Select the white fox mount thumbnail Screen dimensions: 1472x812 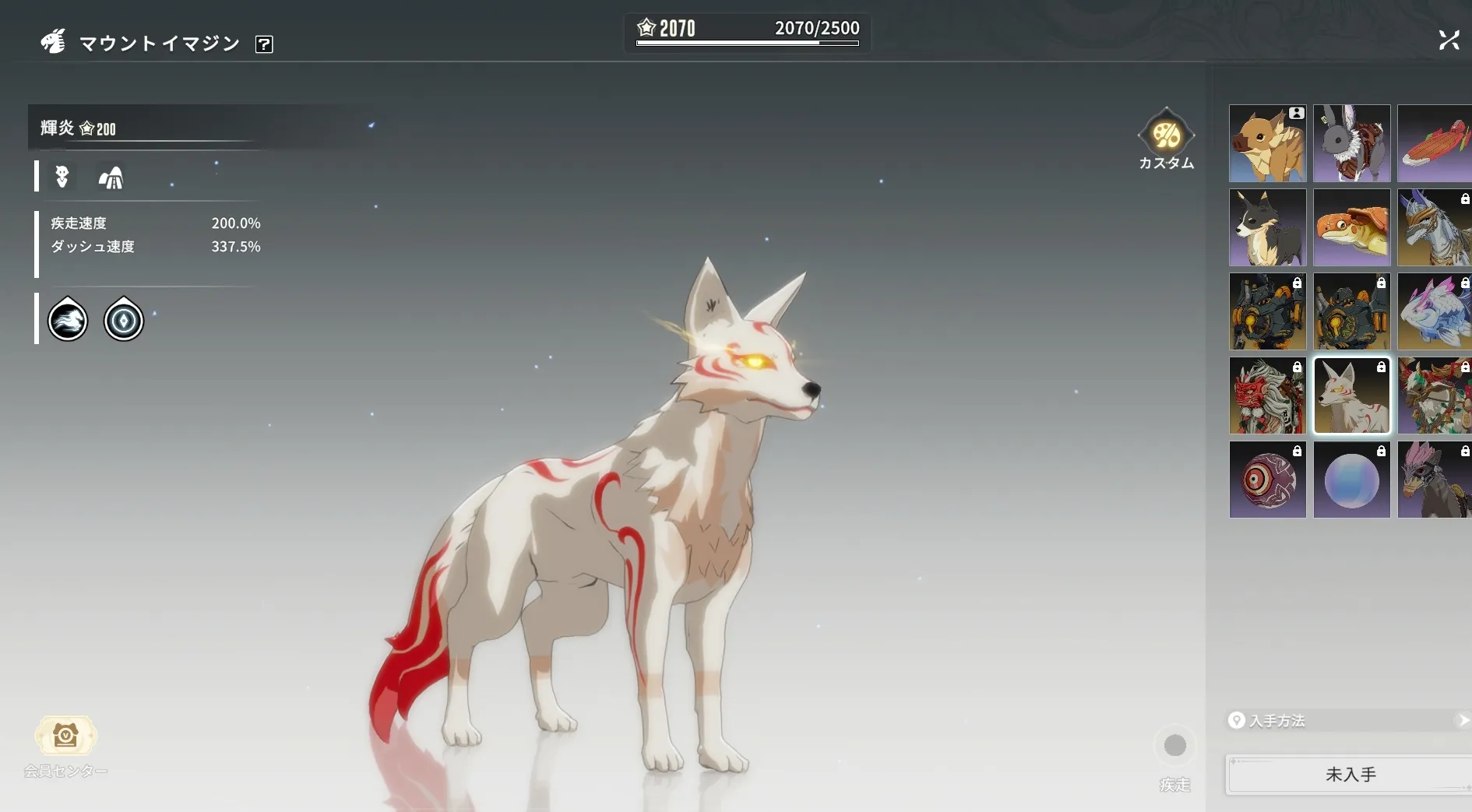click(1351, 396)
